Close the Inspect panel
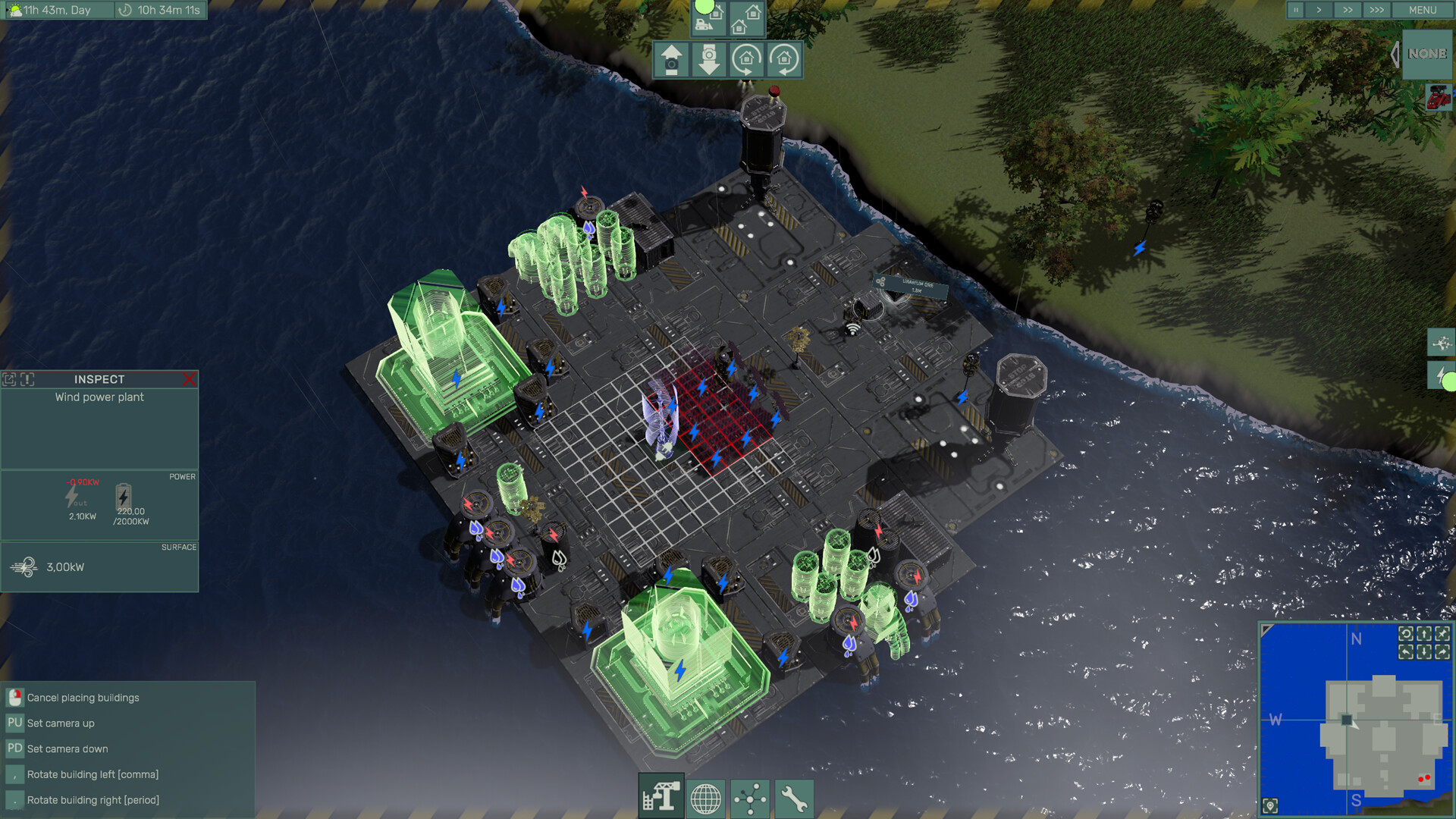 tap(189, 379)
